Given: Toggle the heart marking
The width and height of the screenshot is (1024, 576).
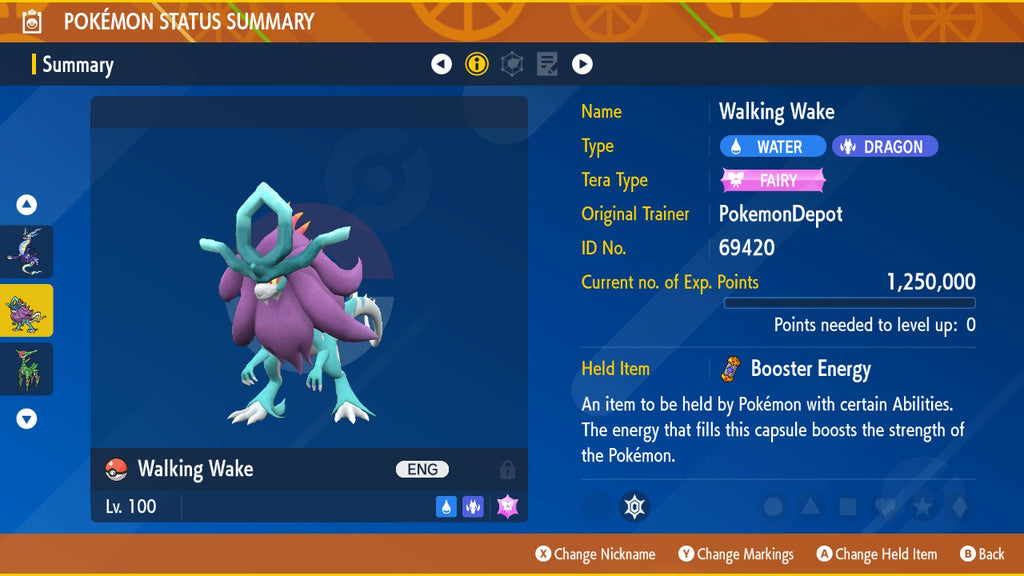Looking at the screenshot, I should tap(884, 507).
